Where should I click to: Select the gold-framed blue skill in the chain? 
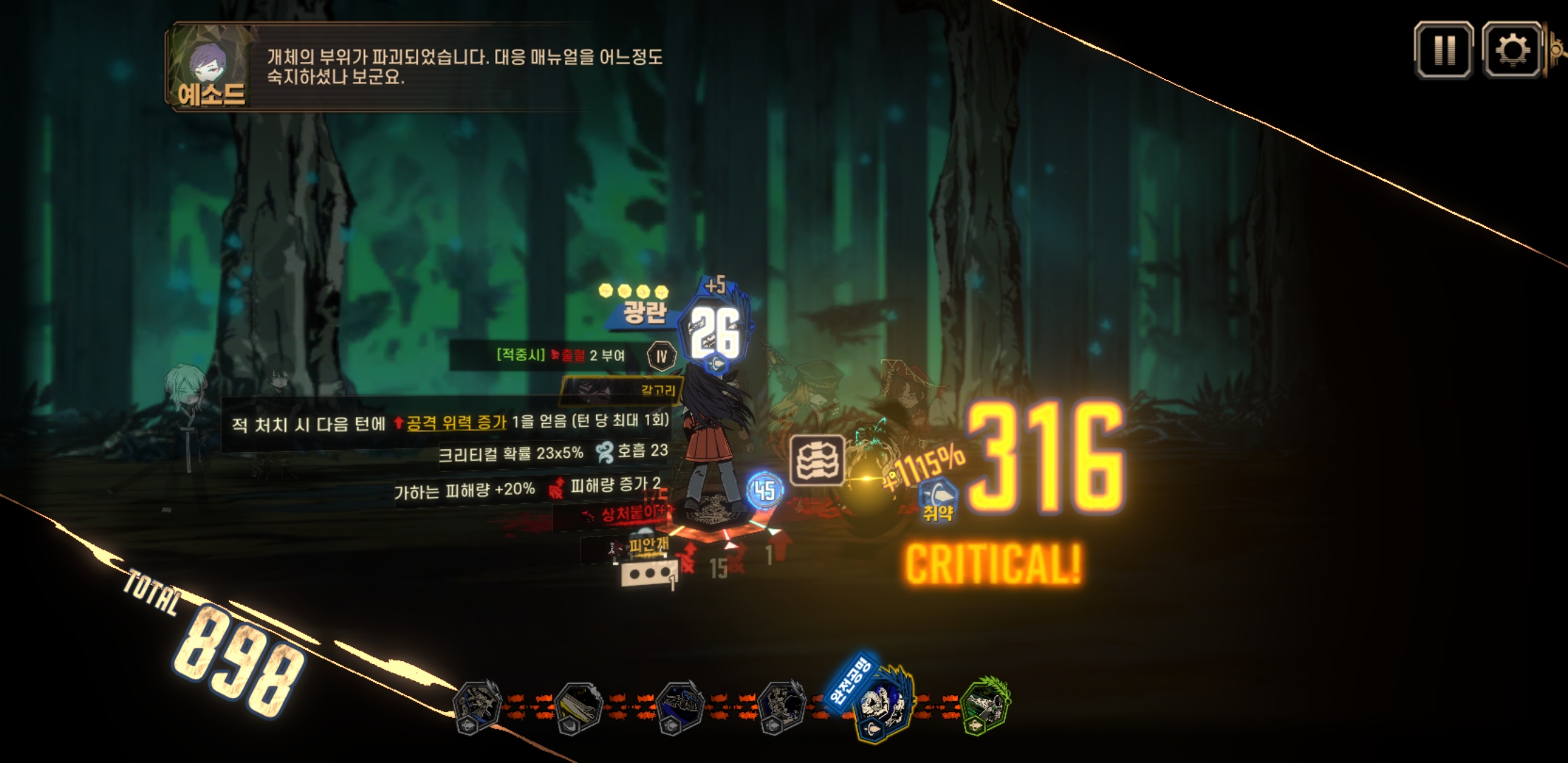click(x=883, y=704)
